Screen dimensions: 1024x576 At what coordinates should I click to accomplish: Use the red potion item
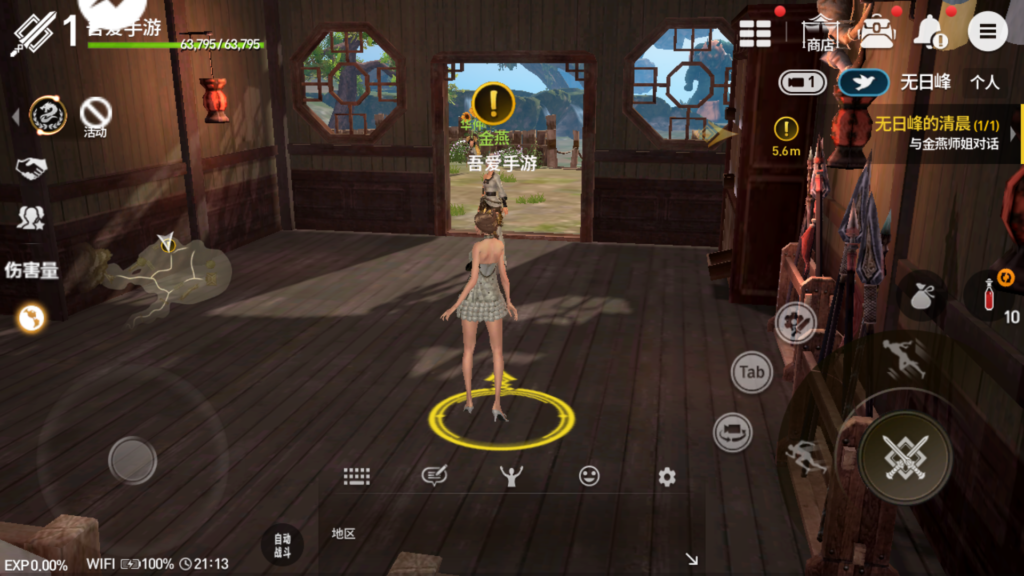tap(986, 294)
